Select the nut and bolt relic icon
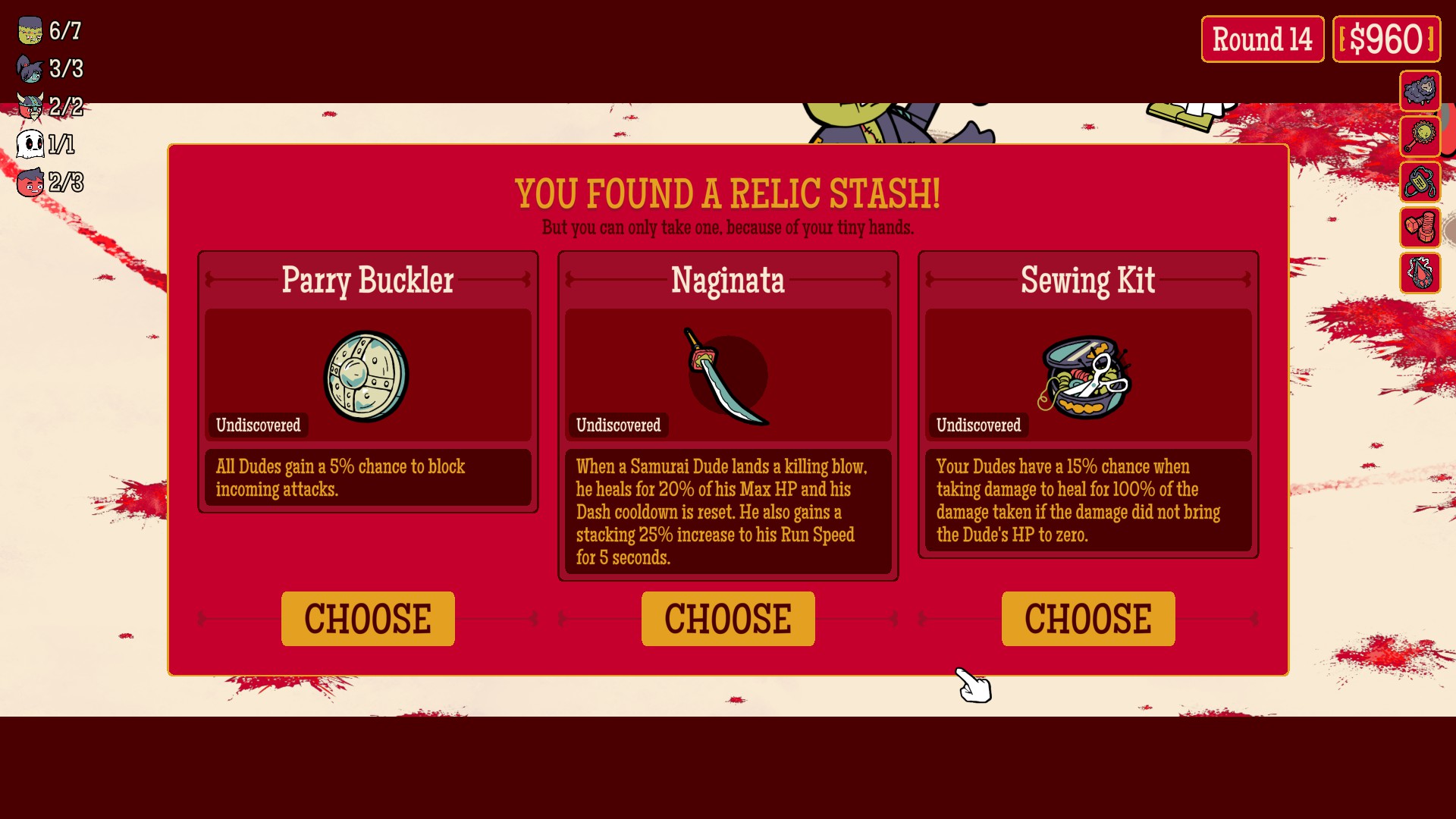The width and height of the screenshot is (1456, 819). click(1420, 227)
